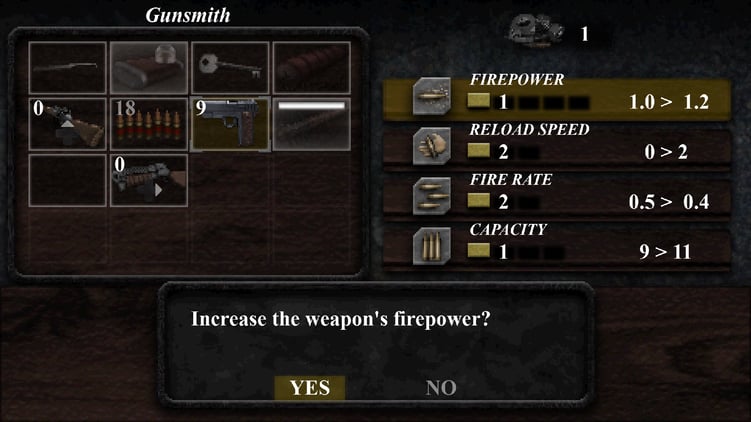The height and width of the screenshot is (422, 751).
Task: Select the FIREPOWER upgrade row
Action: pyautogui.click(x=564, y=93)
